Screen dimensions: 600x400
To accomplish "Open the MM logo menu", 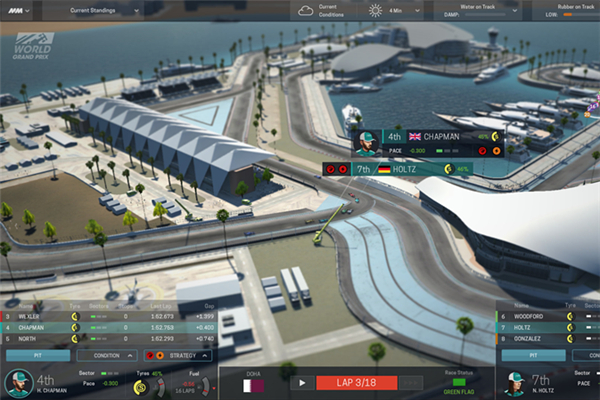I will (17, 11).
